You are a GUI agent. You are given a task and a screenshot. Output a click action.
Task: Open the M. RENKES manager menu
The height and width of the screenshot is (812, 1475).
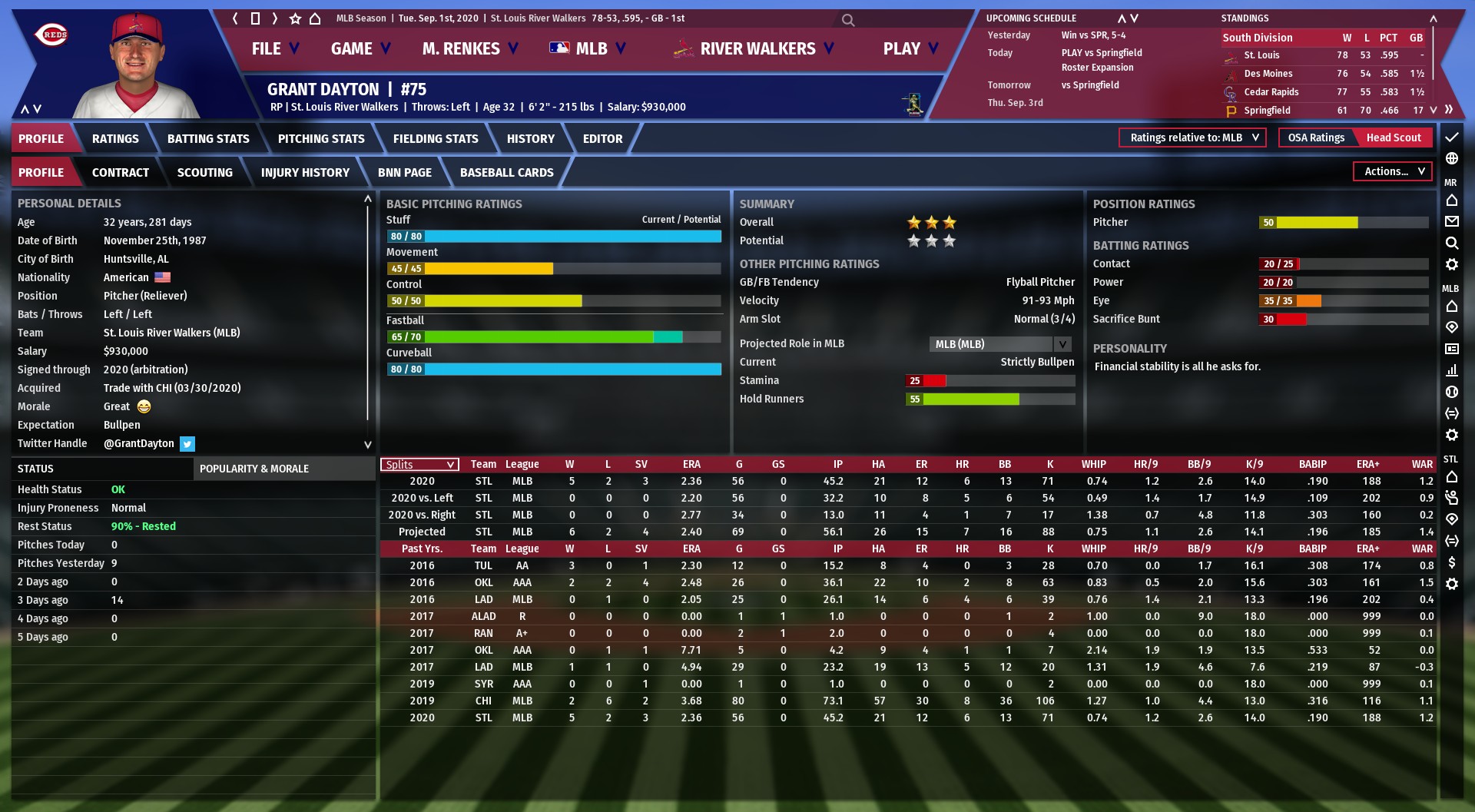point(469,49)
